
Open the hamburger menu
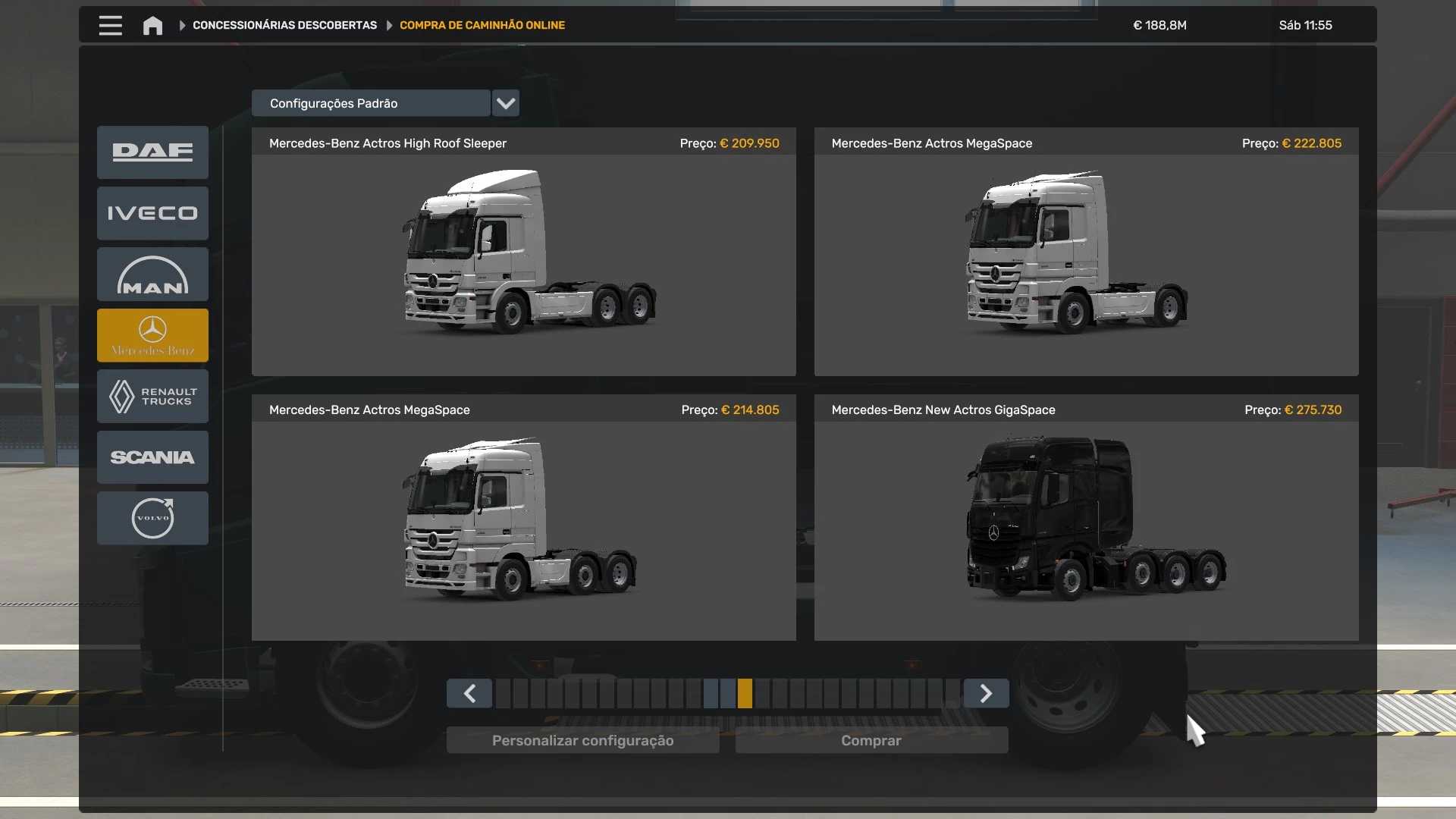click(x=110, y=25)
